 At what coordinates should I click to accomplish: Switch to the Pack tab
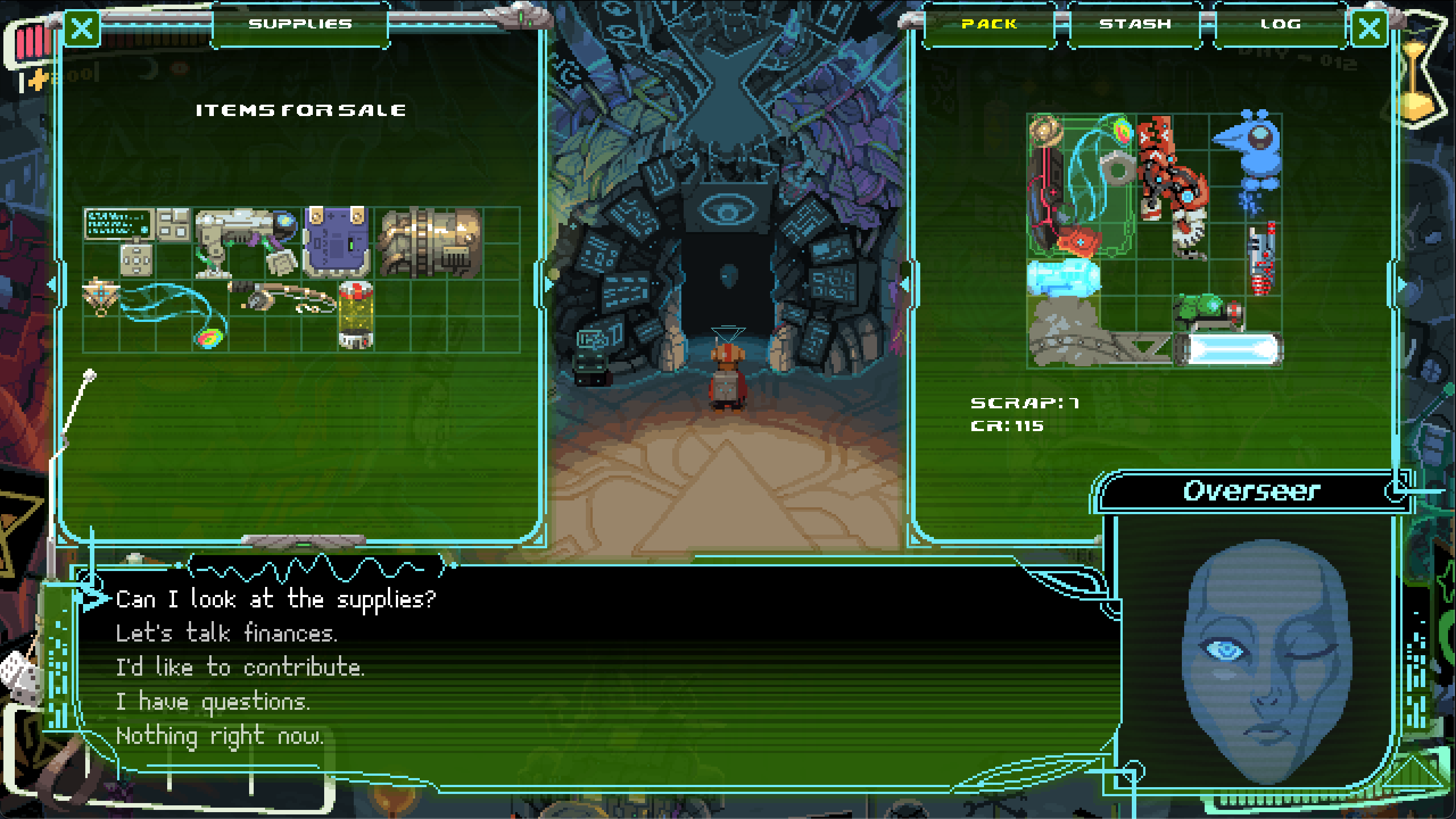(989, 24)
